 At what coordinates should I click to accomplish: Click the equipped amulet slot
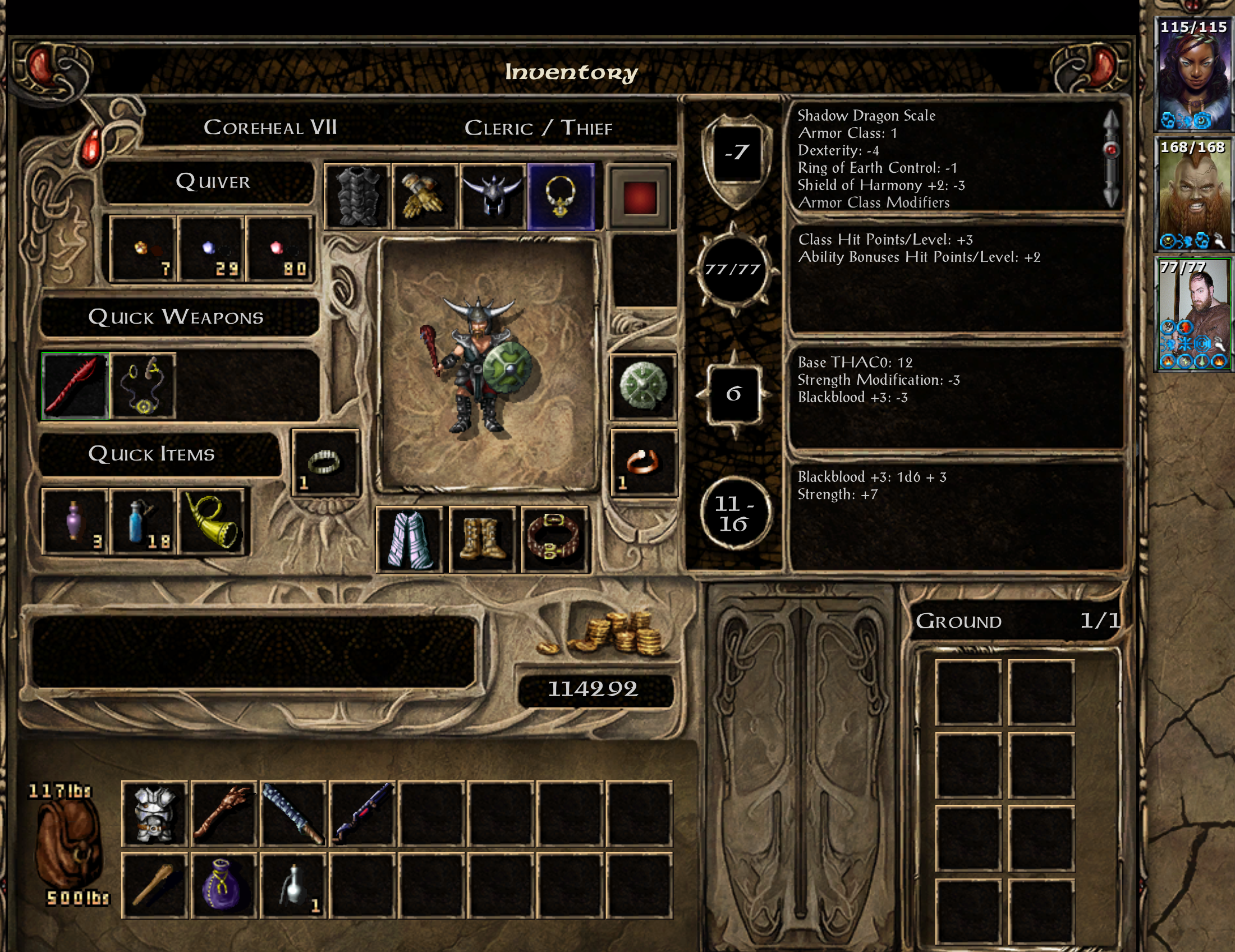click(562, 196)
